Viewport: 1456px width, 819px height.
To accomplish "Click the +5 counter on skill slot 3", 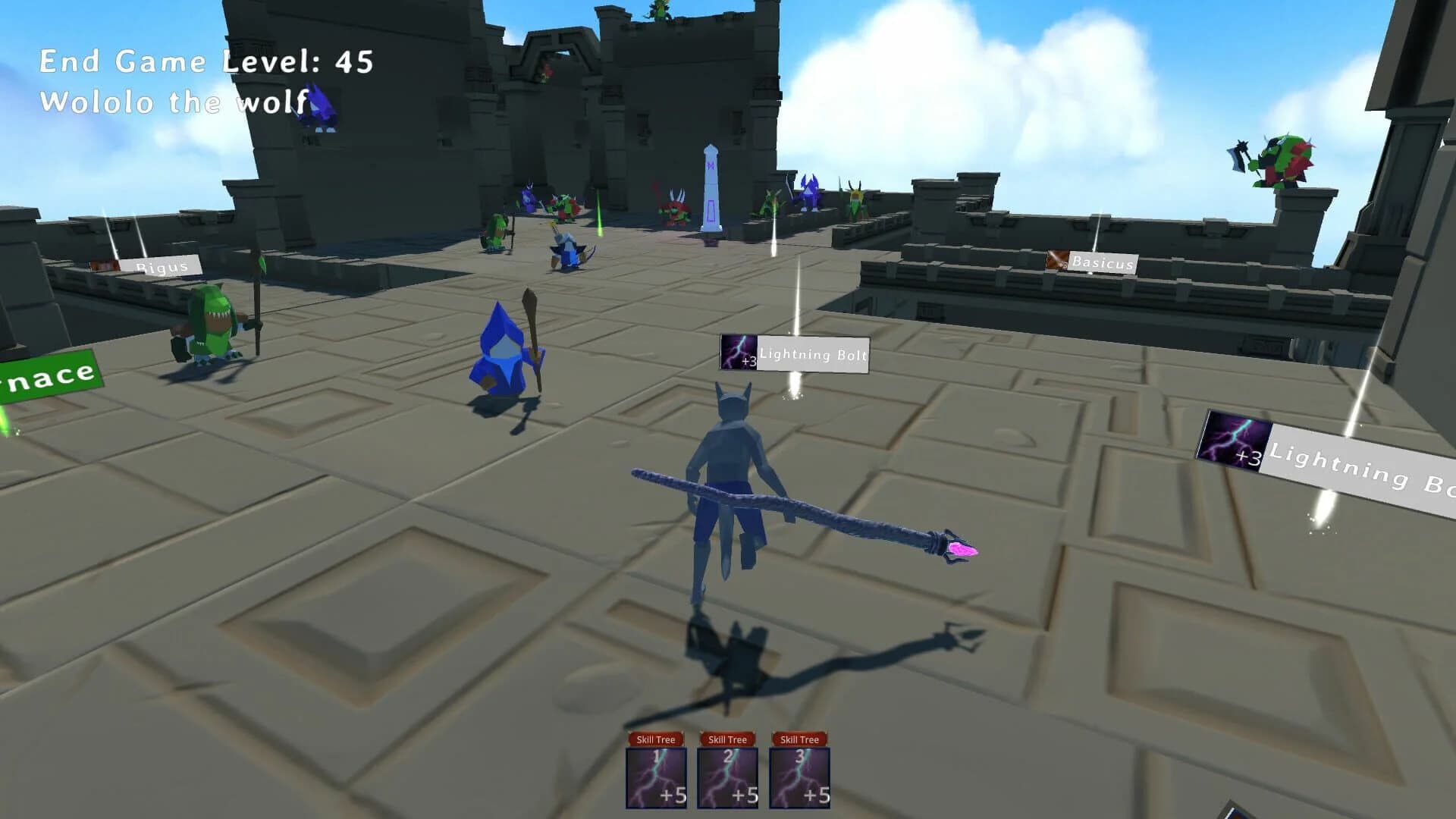I will (x=815, y=796).
